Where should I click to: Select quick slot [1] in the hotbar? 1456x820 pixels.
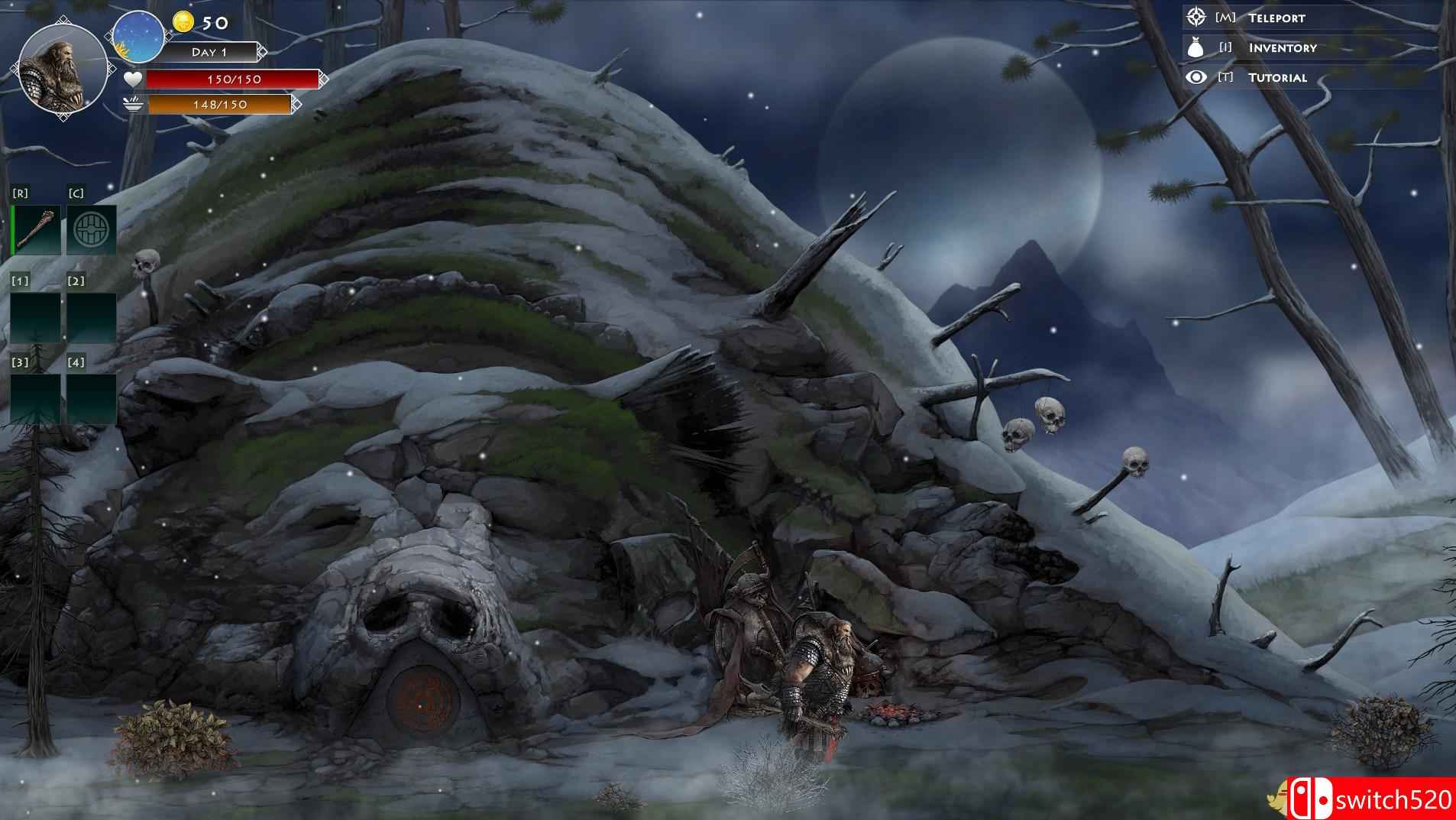pyautogui.click(x=37, y=316)
